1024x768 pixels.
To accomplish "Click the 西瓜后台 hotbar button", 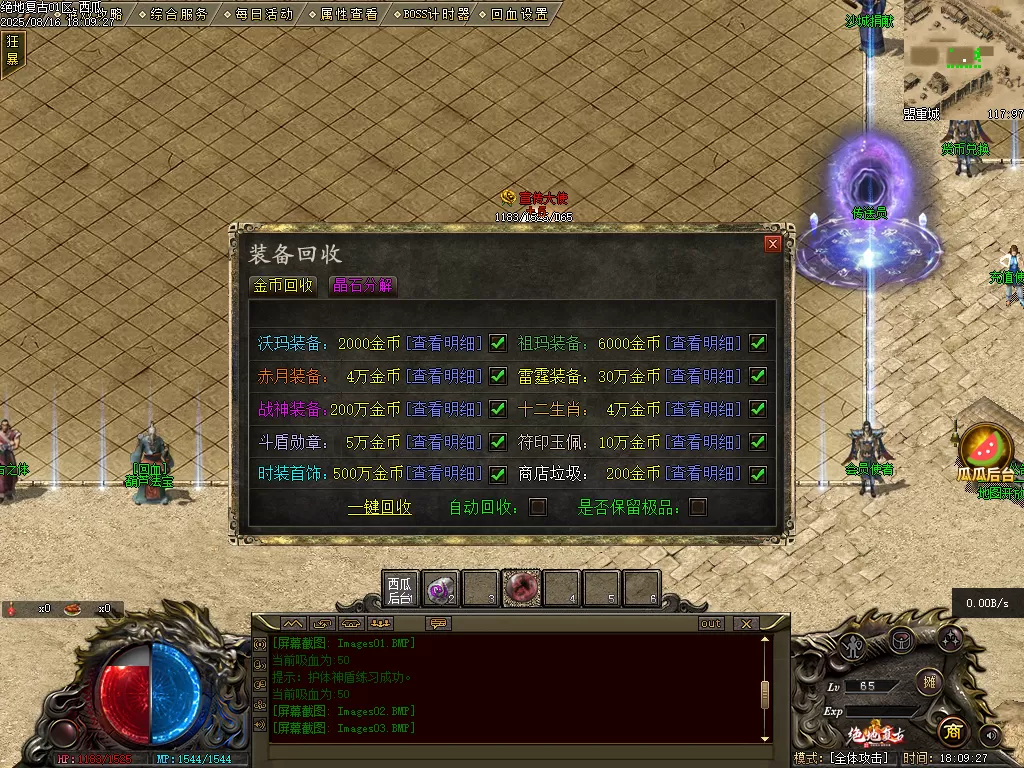I will 399,590.
